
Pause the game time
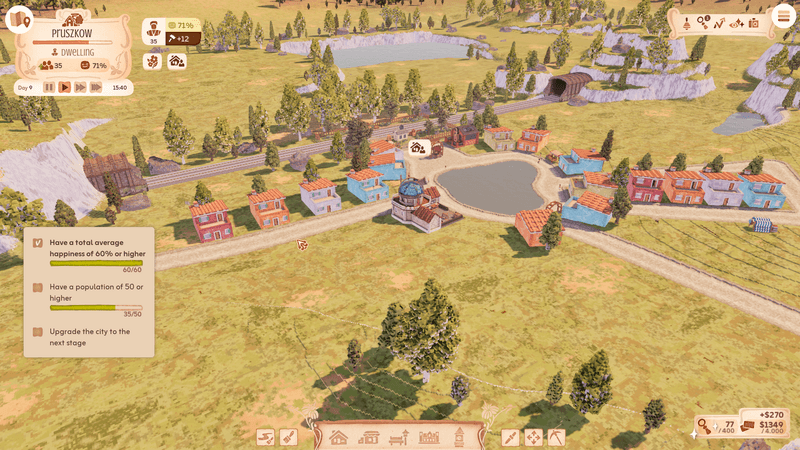pos(49,87)
